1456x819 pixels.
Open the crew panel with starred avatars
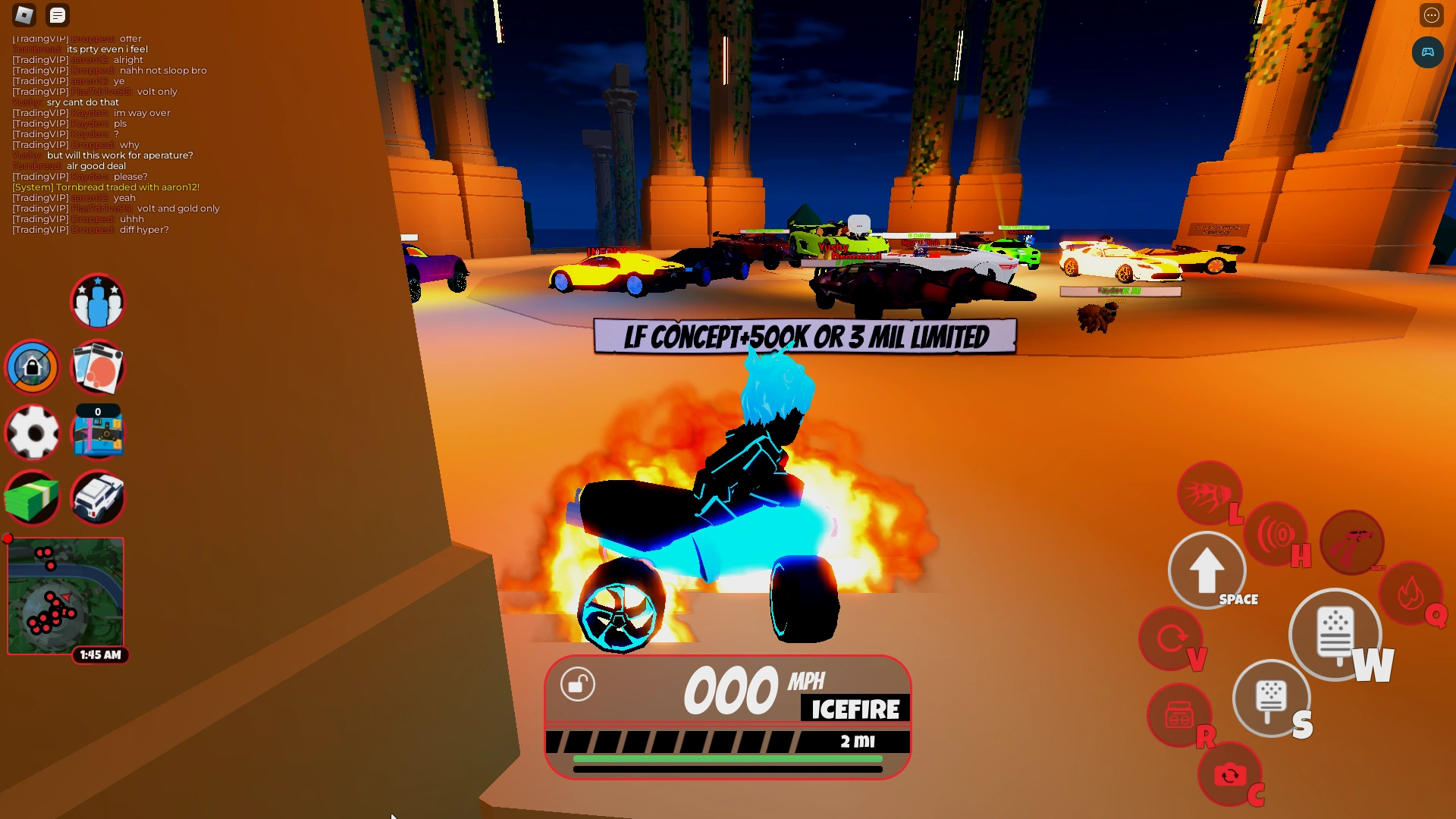[x=98, y=301]
